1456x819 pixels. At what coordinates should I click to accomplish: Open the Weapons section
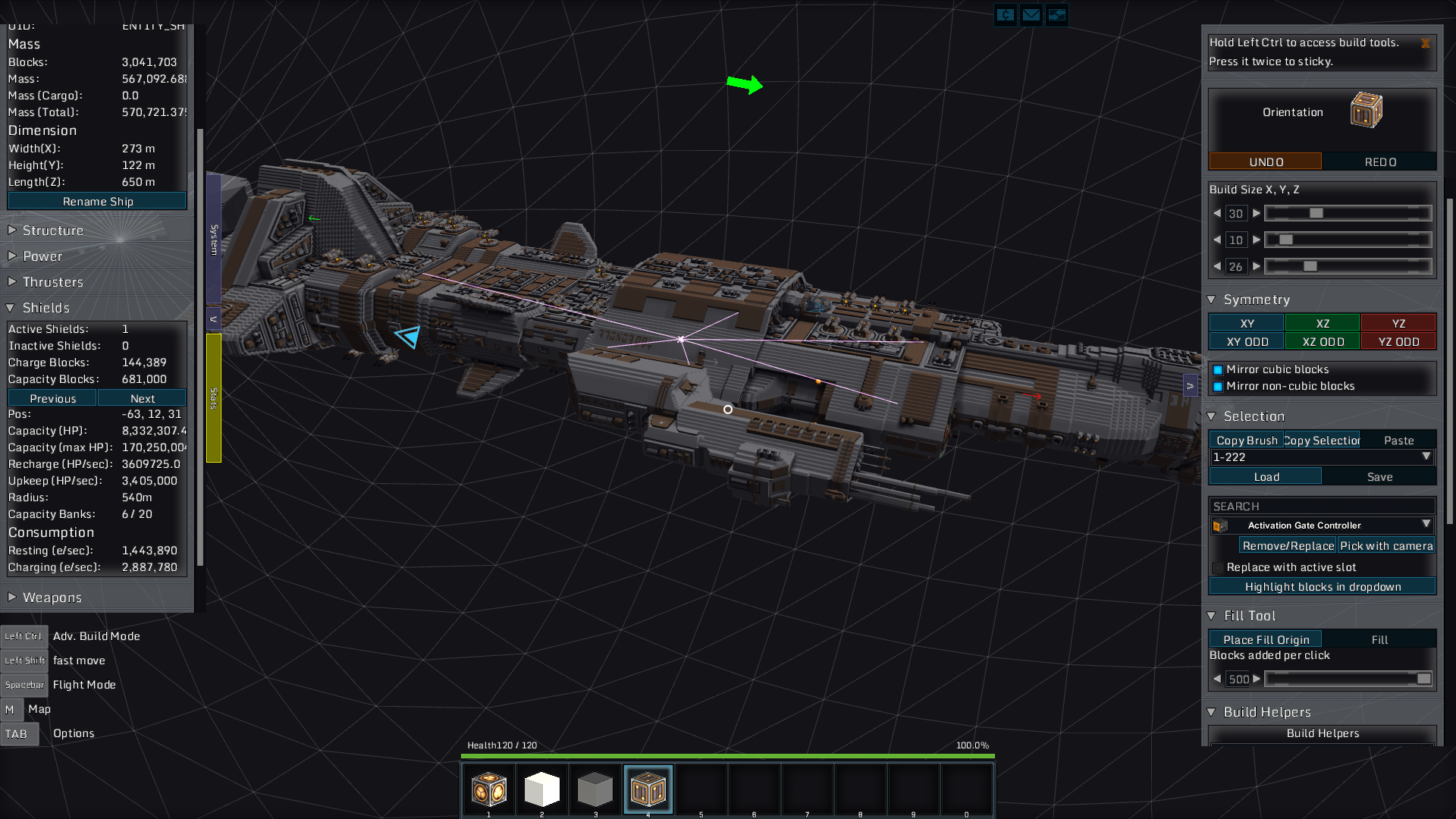[x=52, y=598]
